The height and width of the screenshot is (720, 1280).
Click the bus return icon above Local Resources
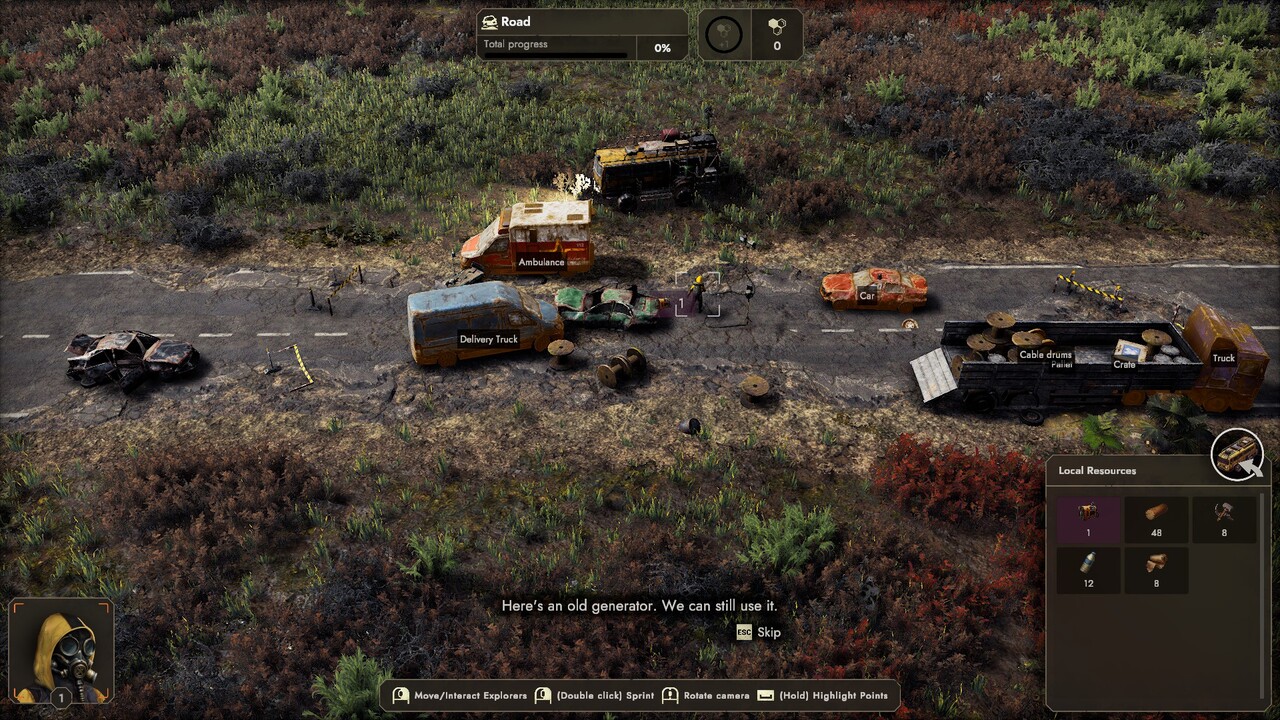point(1237,455)
